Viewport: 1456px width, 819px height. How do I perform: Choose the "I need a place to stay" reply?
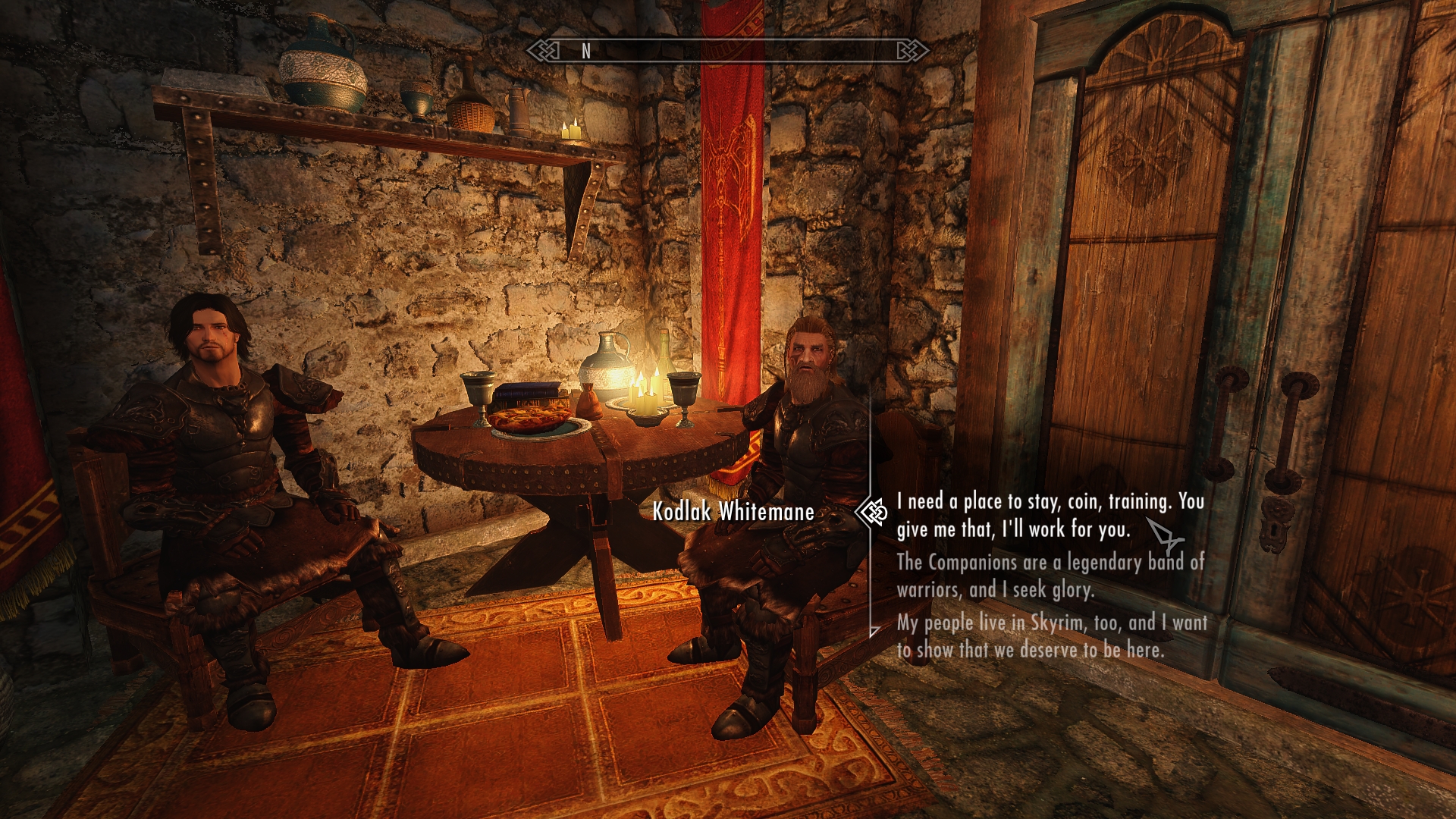1050,515
